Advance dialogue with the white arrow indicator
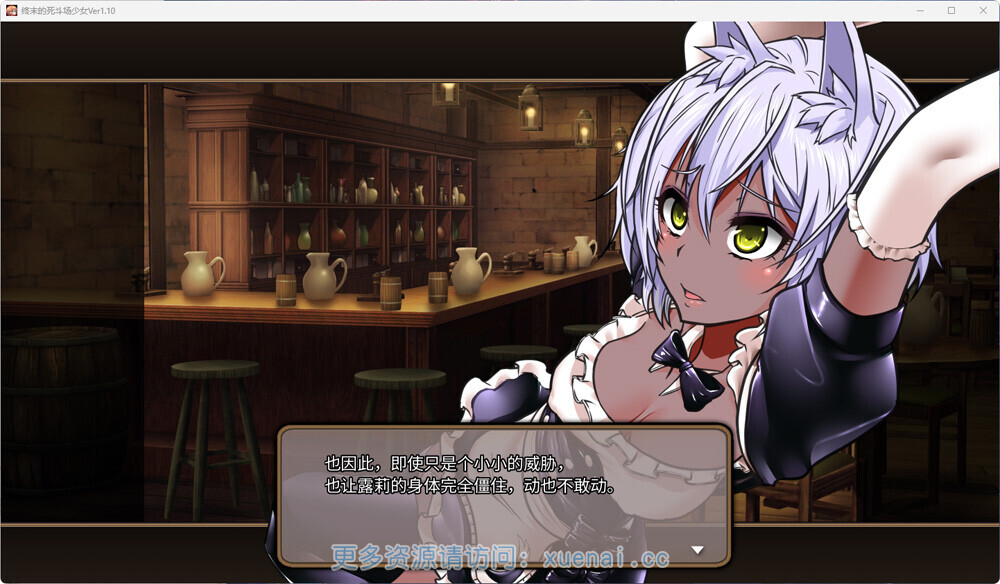1000x584 pixels. (x=698, y=550)
